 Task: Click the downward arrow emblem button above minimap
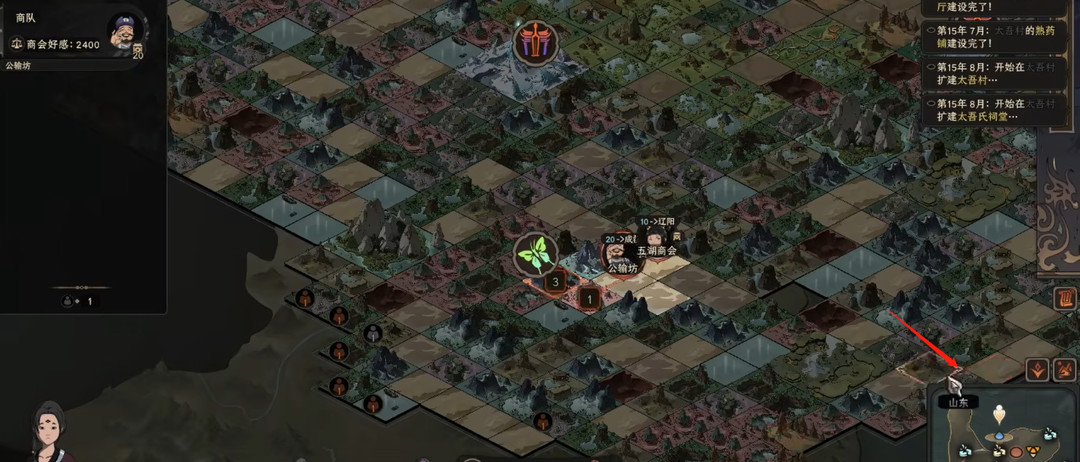[x=1038, y=370]
